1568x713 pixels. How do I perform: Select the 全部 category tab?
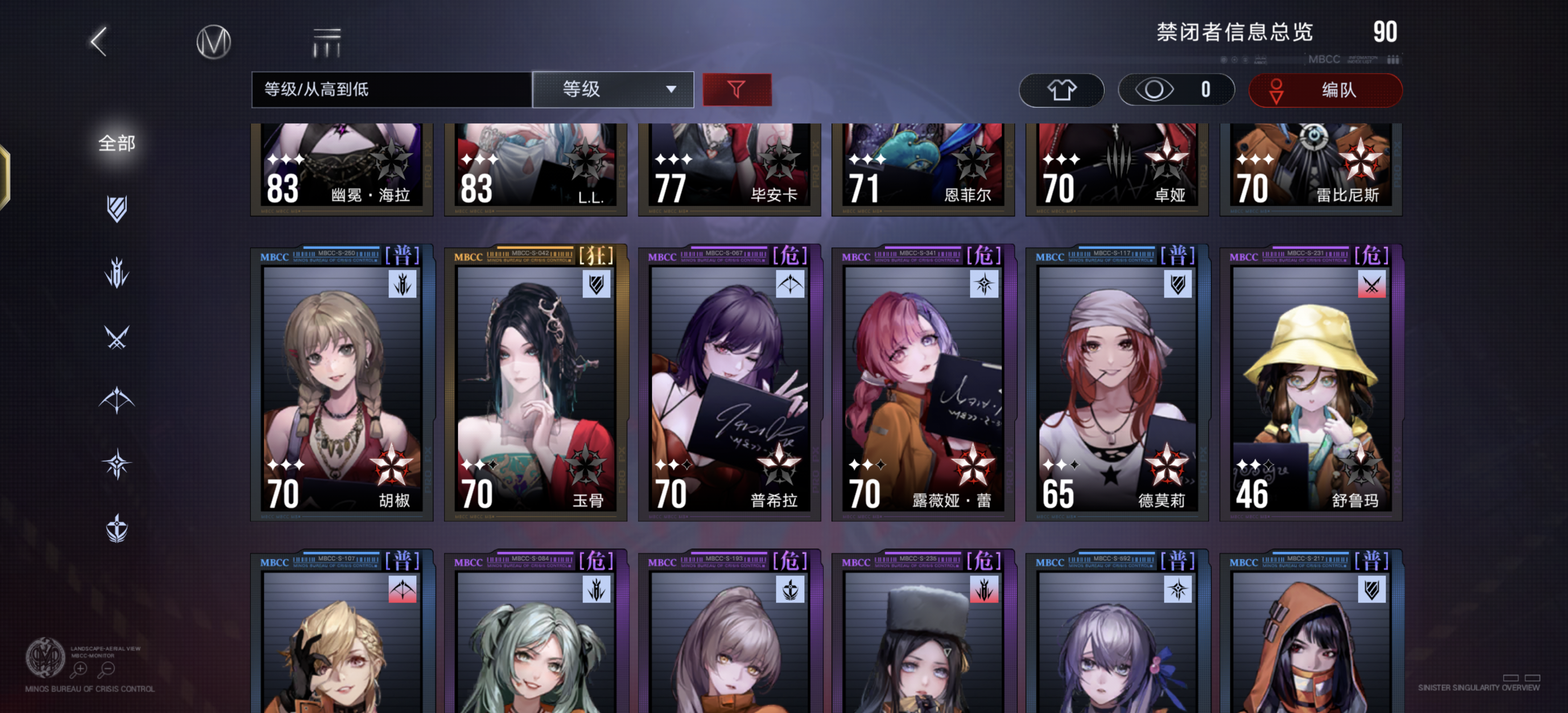[x=117, y=144]
